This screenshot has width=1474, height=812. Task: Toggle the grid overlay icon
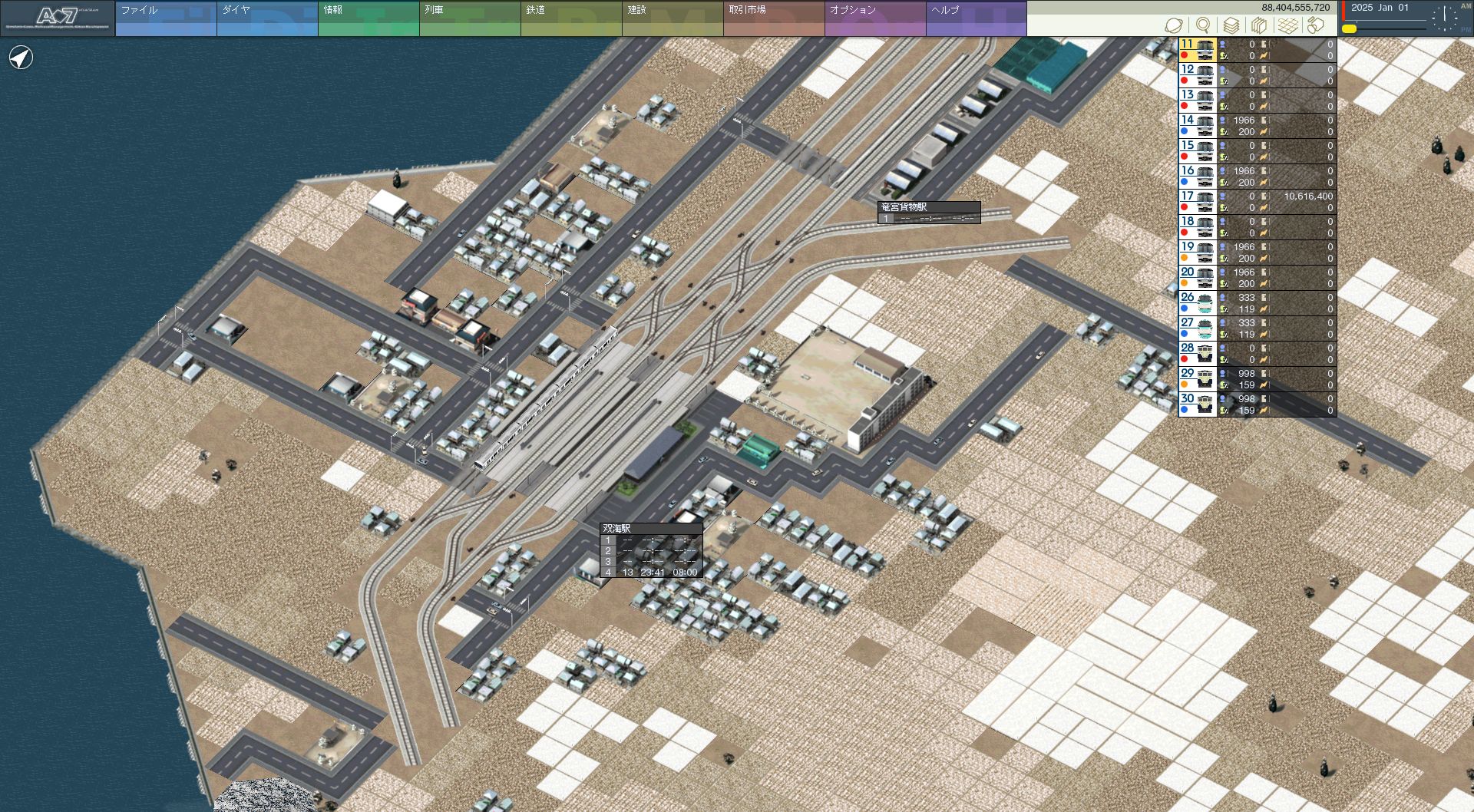coord(1288,25)
